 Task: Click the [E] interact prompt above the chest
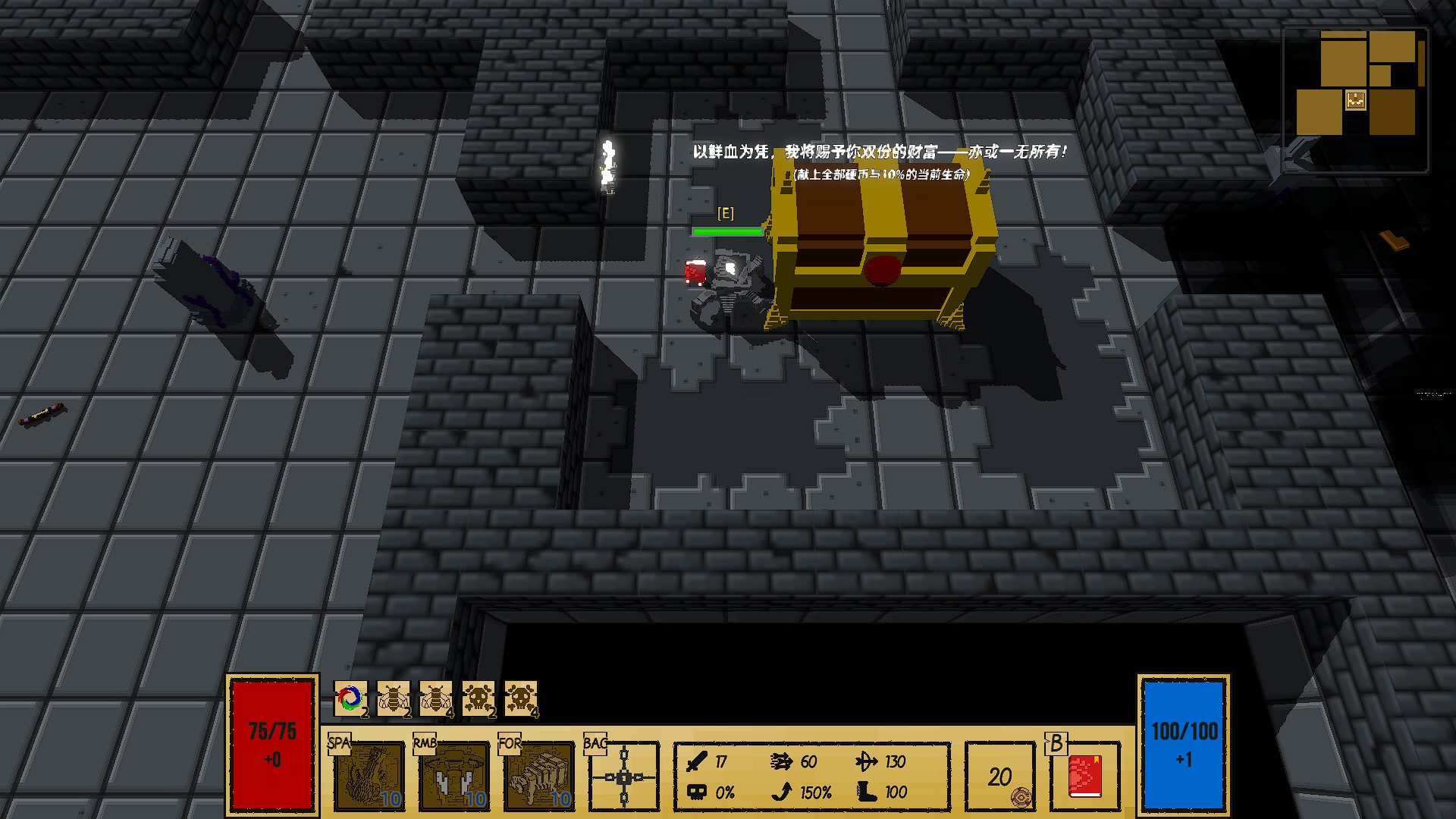[x=725, y=214]
